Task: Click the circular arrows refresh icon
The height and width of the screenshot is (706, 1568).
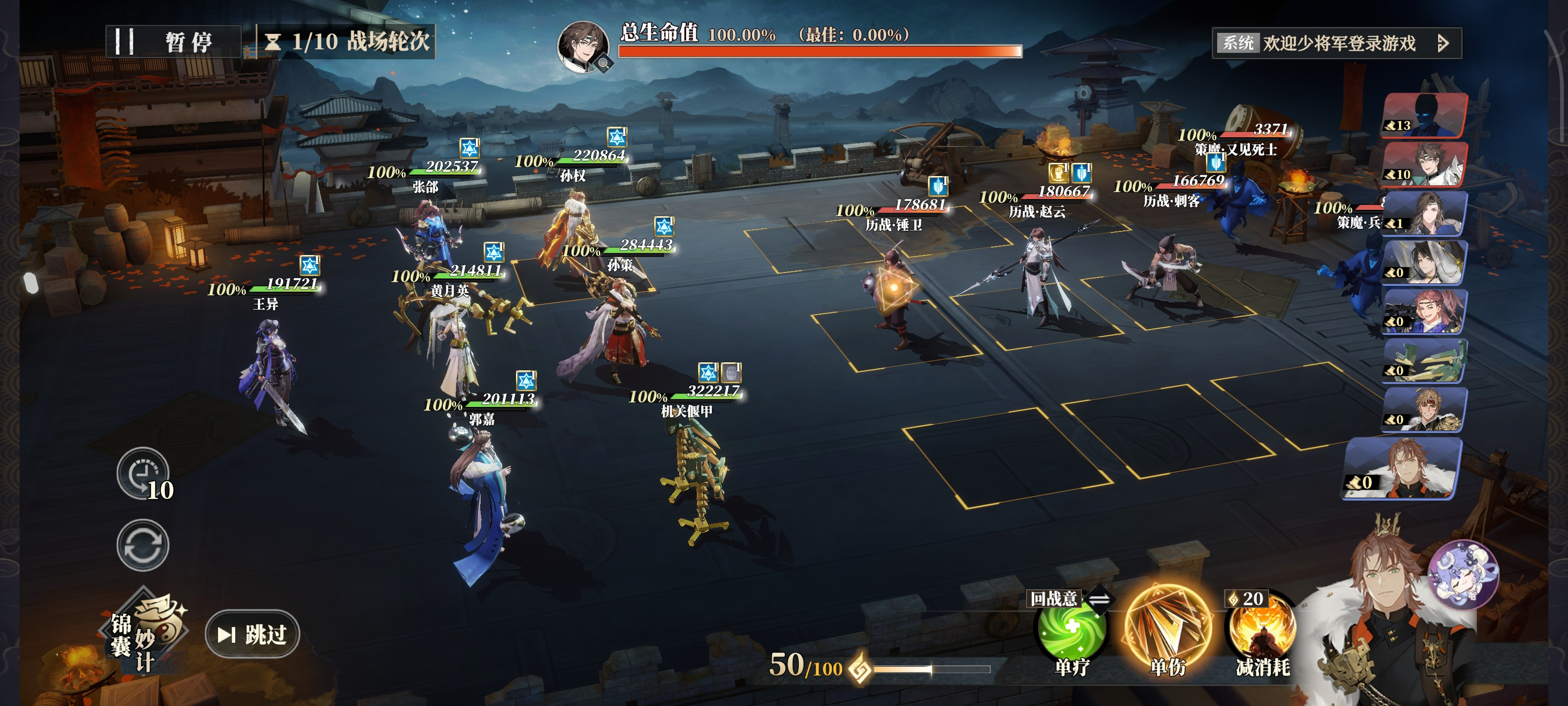Action: [143, 545]
